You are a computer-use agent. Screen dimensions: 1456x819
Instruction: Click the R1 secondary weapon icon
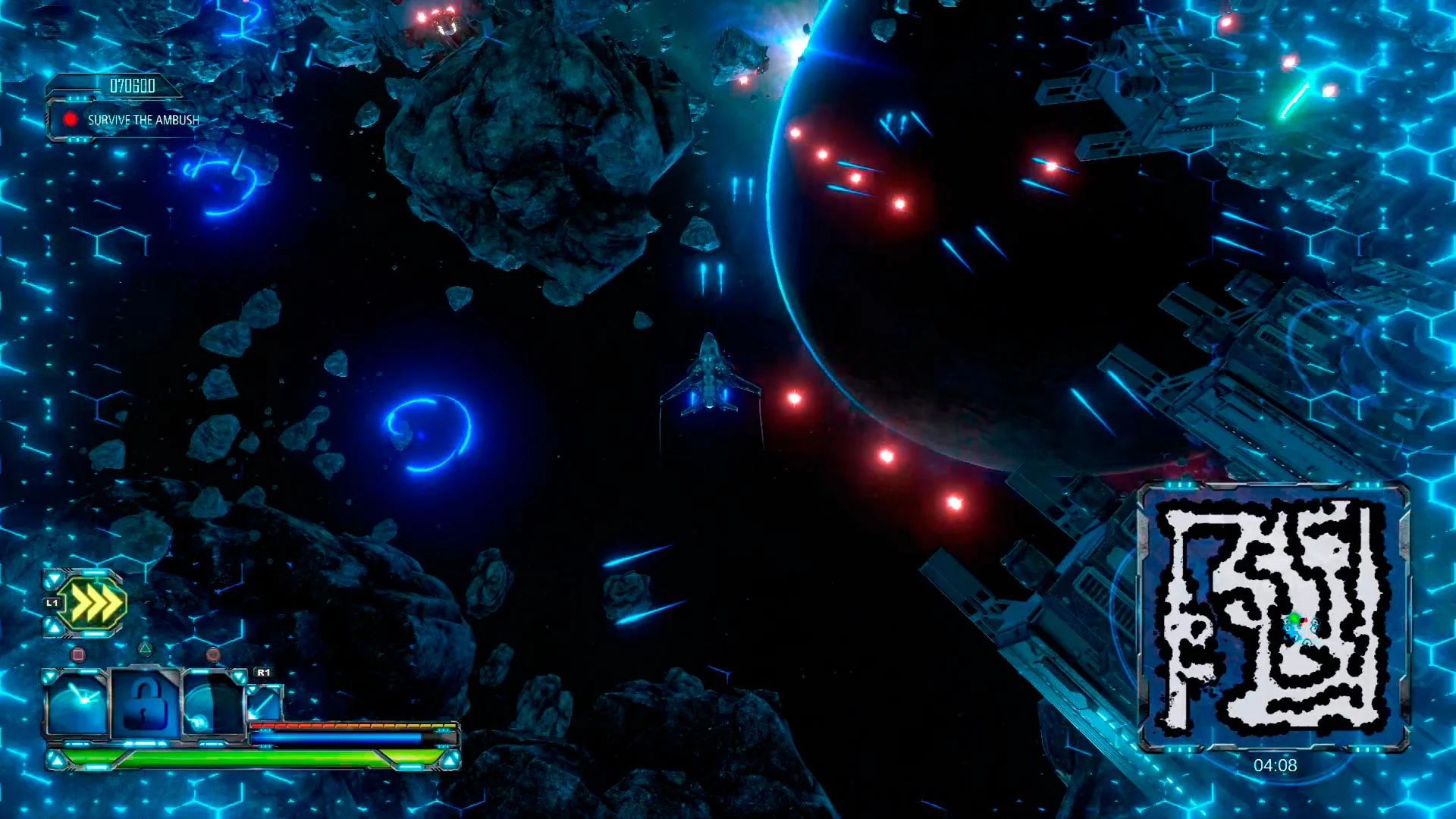click(265, 704)
